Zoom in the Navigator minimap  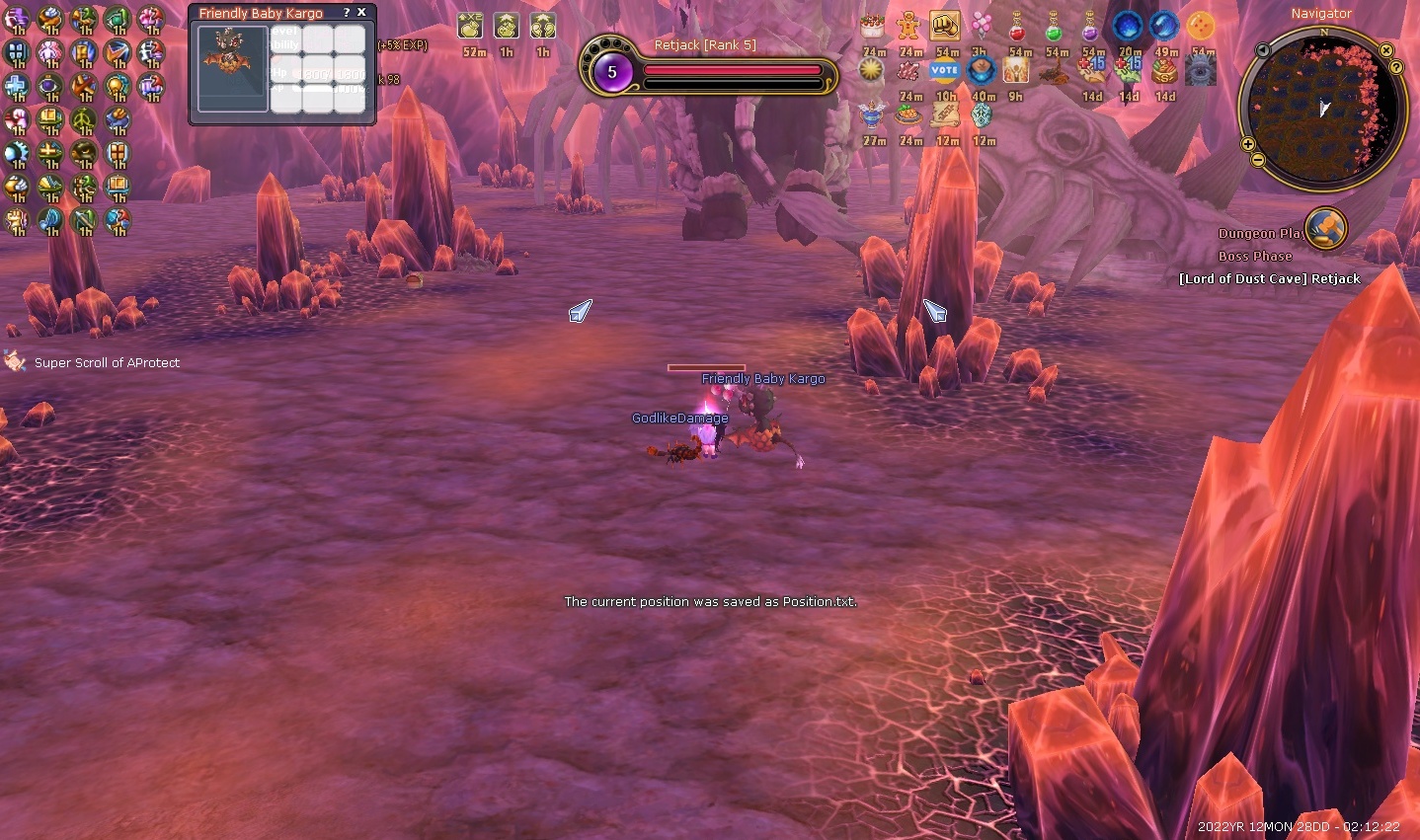[x=1248, y=145]
